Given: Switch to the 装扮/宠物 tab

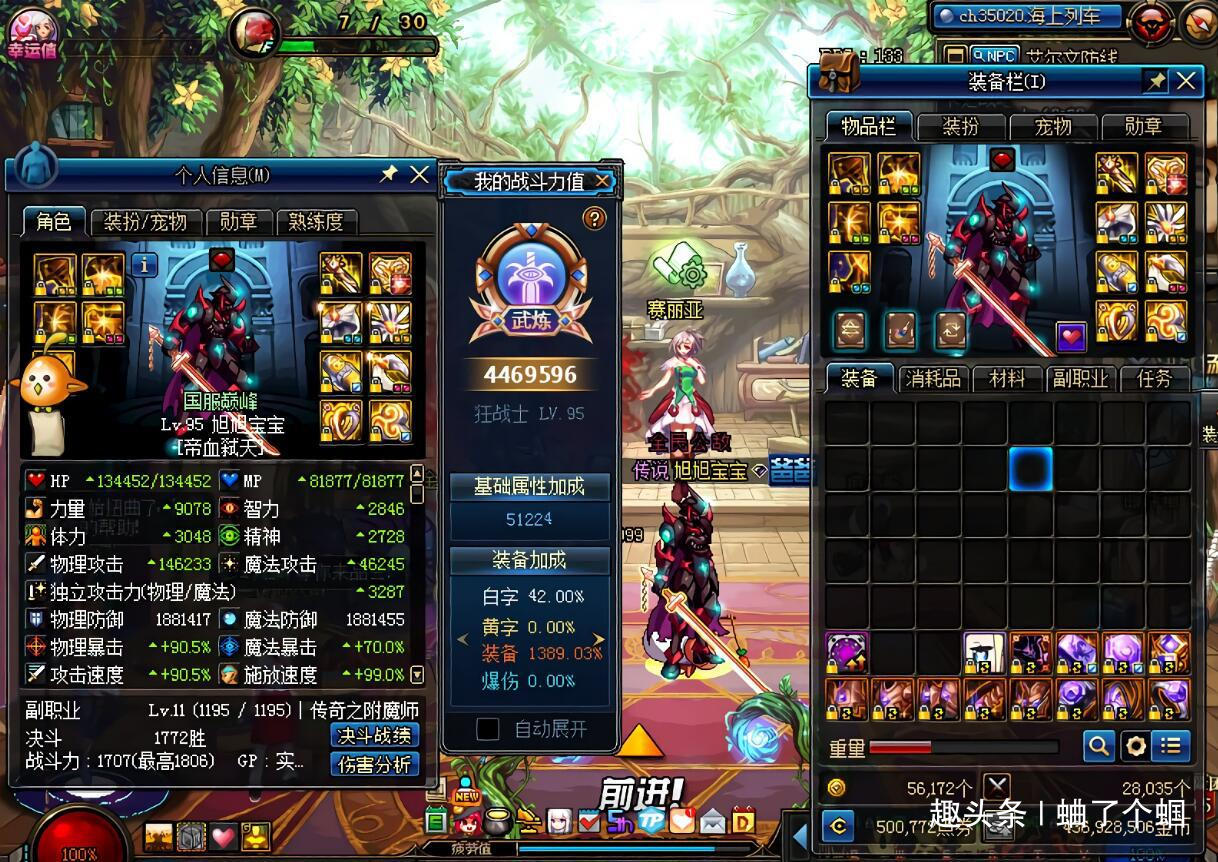Looking at the screenshot, I should 146,222.
